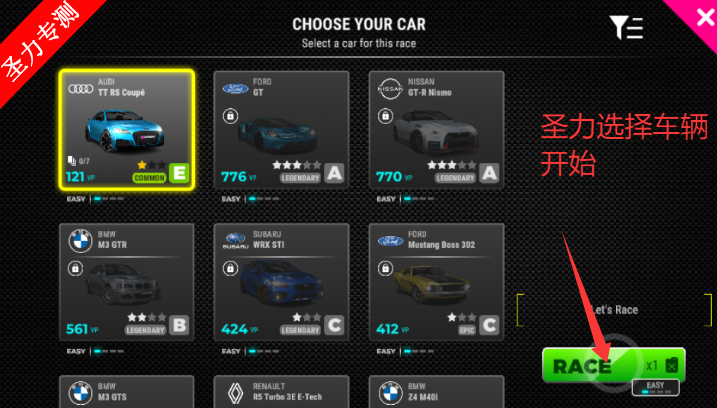Pick the Nissan GT-R Nismo card

436,130
